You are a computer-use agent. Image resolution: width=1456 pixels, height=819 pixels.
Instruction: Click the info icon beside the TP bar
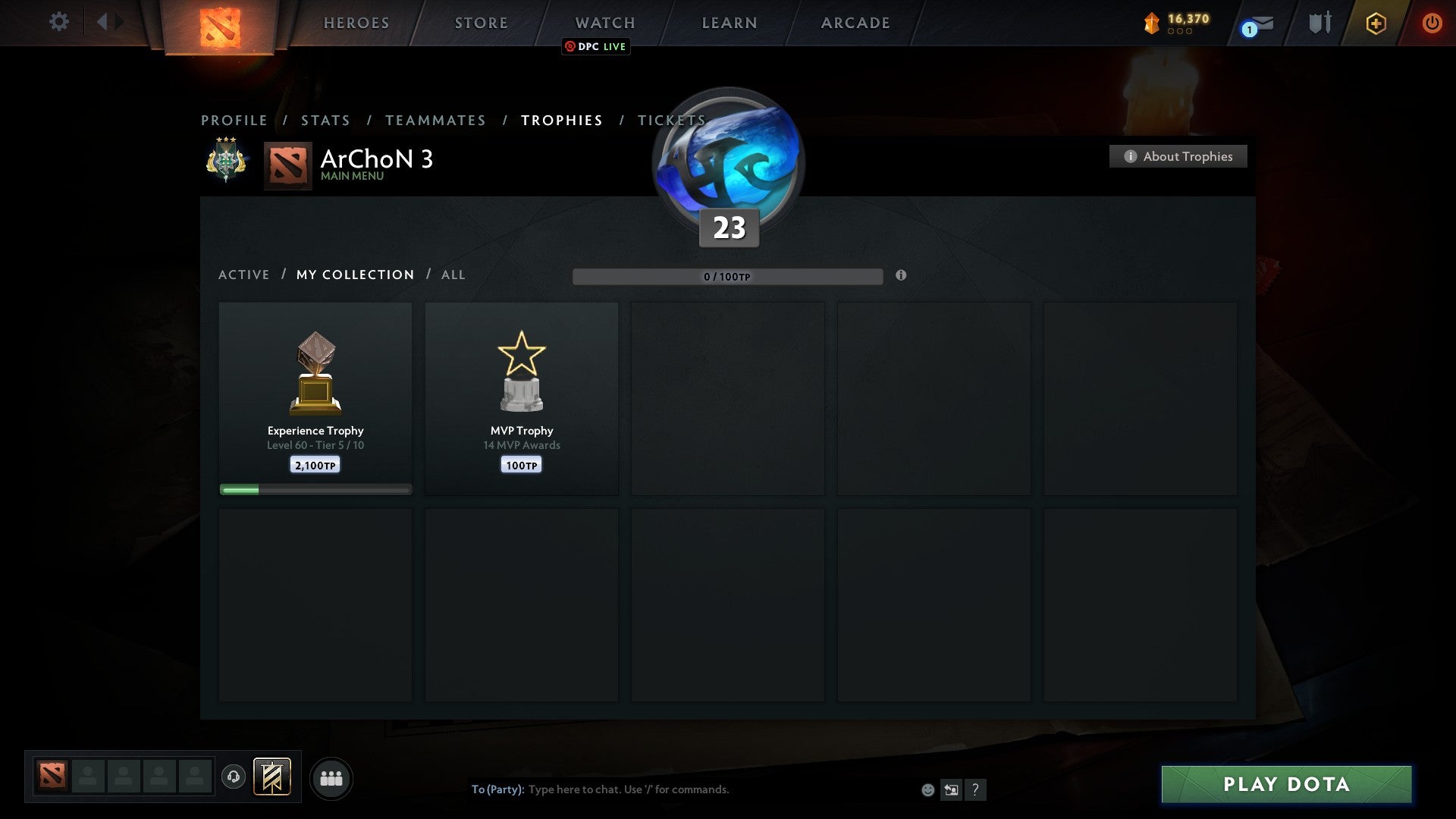pos(901,277)
